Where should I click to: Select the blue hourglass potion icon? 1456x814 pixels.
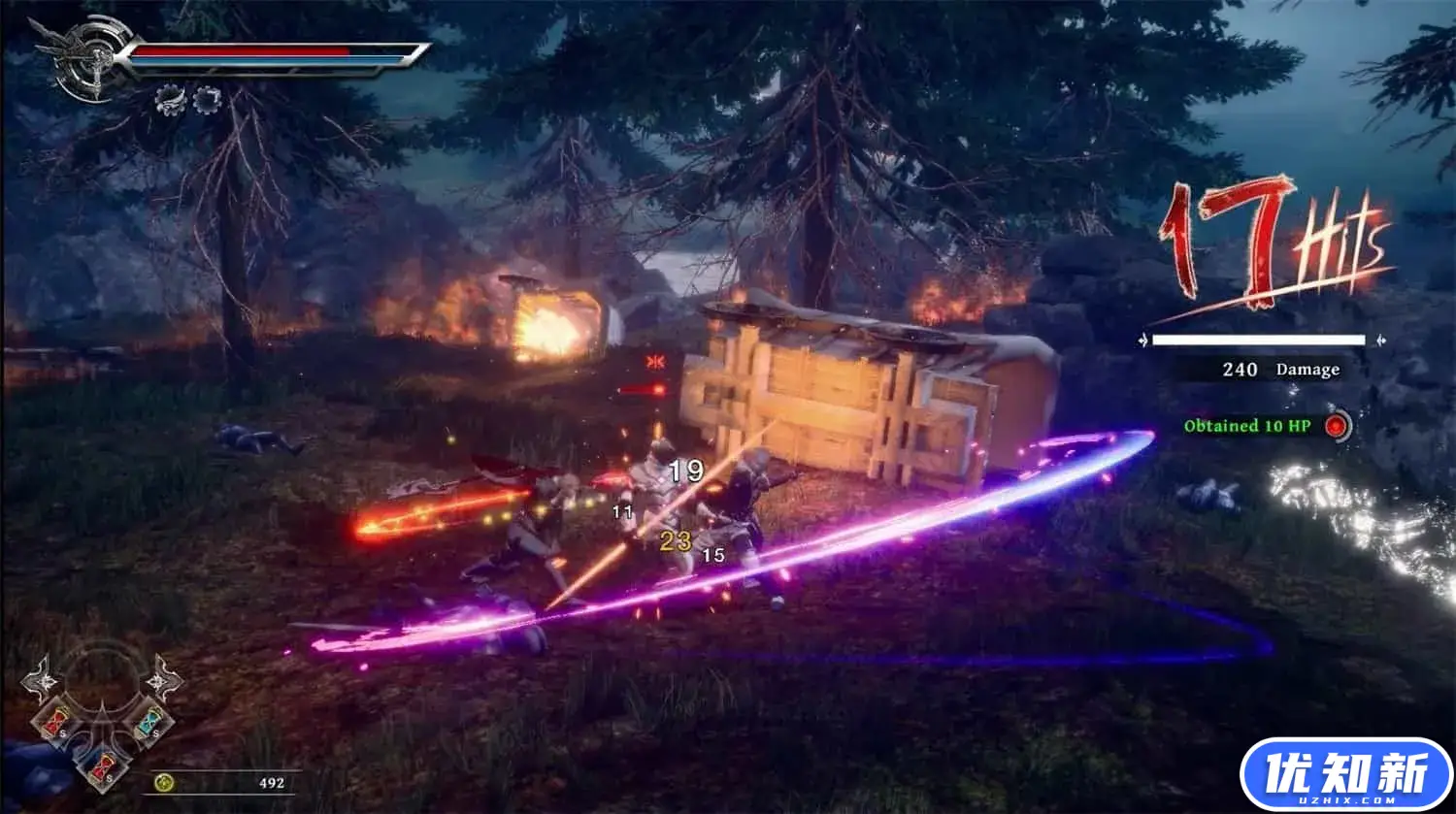[149, 724]
